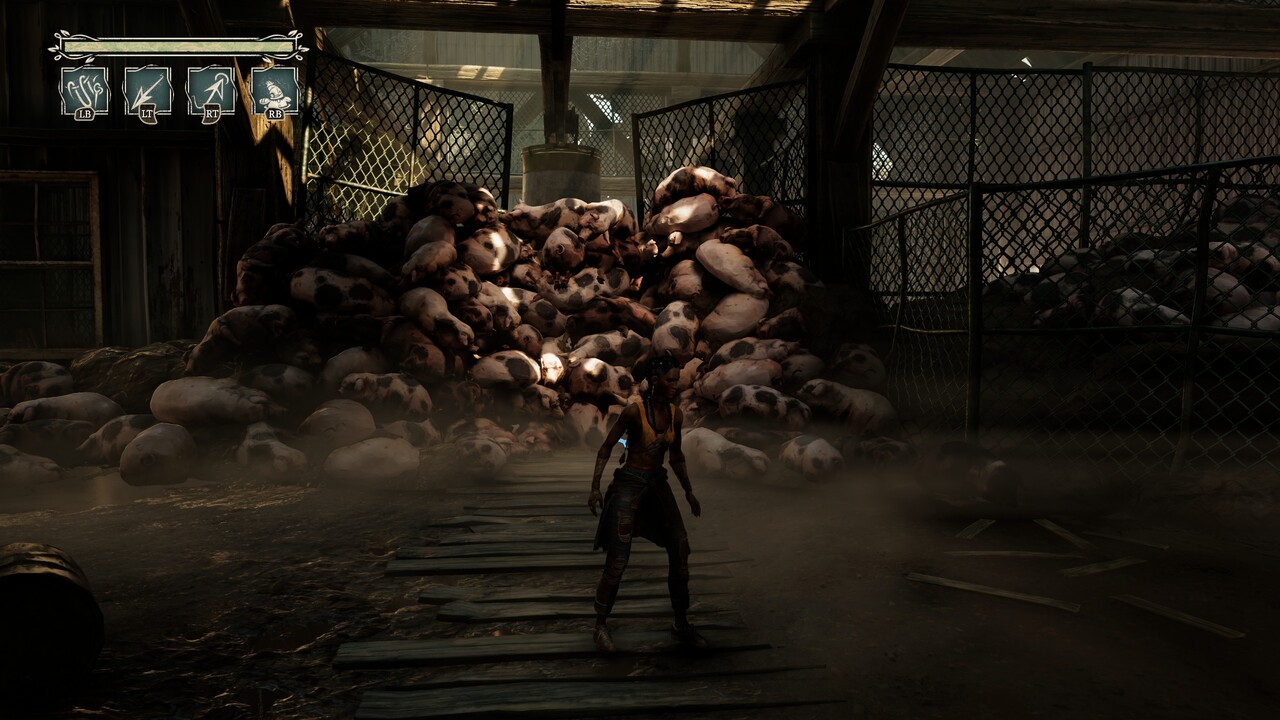Use the upward arrow with hook ability
This screenshot has height=720, width=1280.
[211, 91]
